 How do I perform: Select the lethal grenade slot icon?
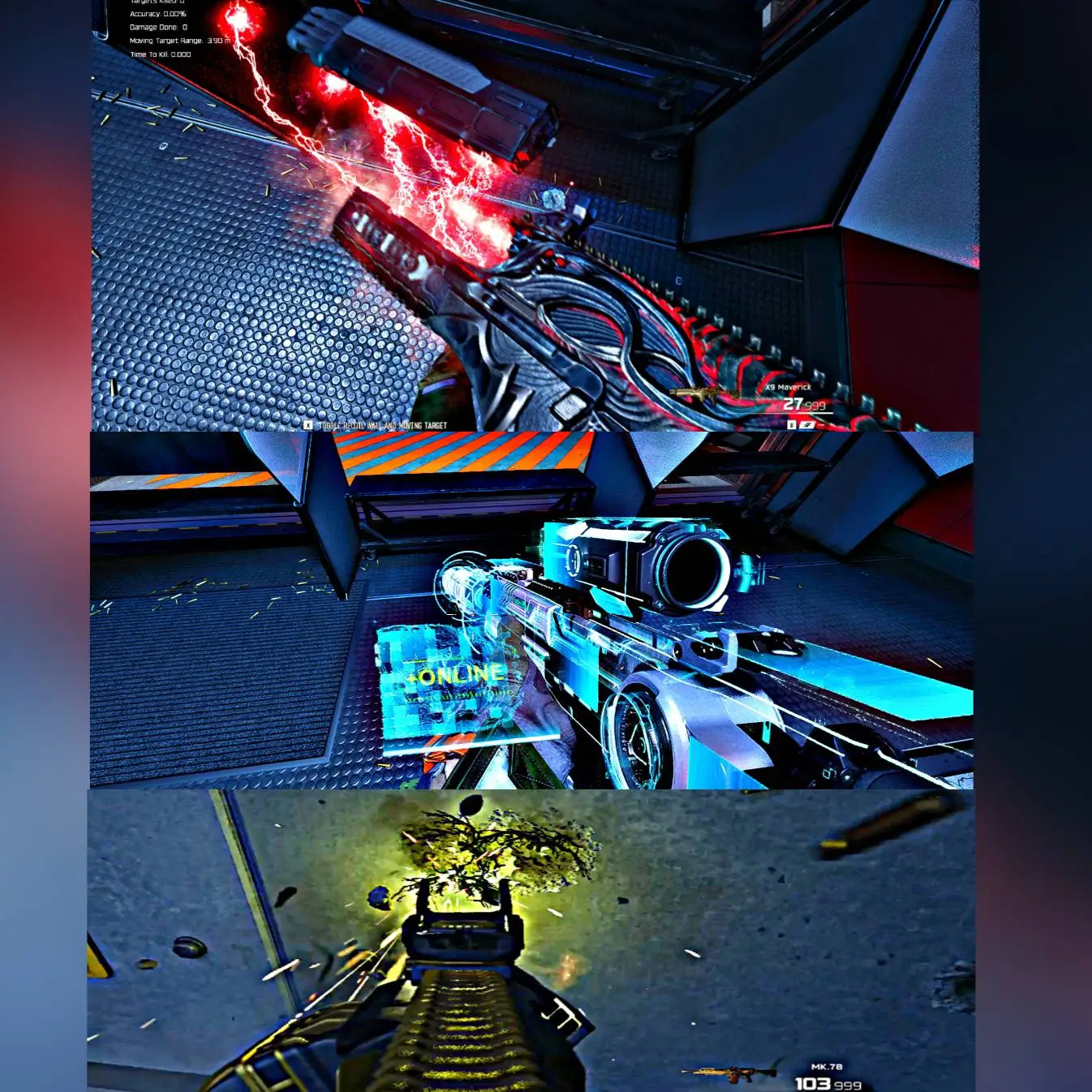point(791,425)
